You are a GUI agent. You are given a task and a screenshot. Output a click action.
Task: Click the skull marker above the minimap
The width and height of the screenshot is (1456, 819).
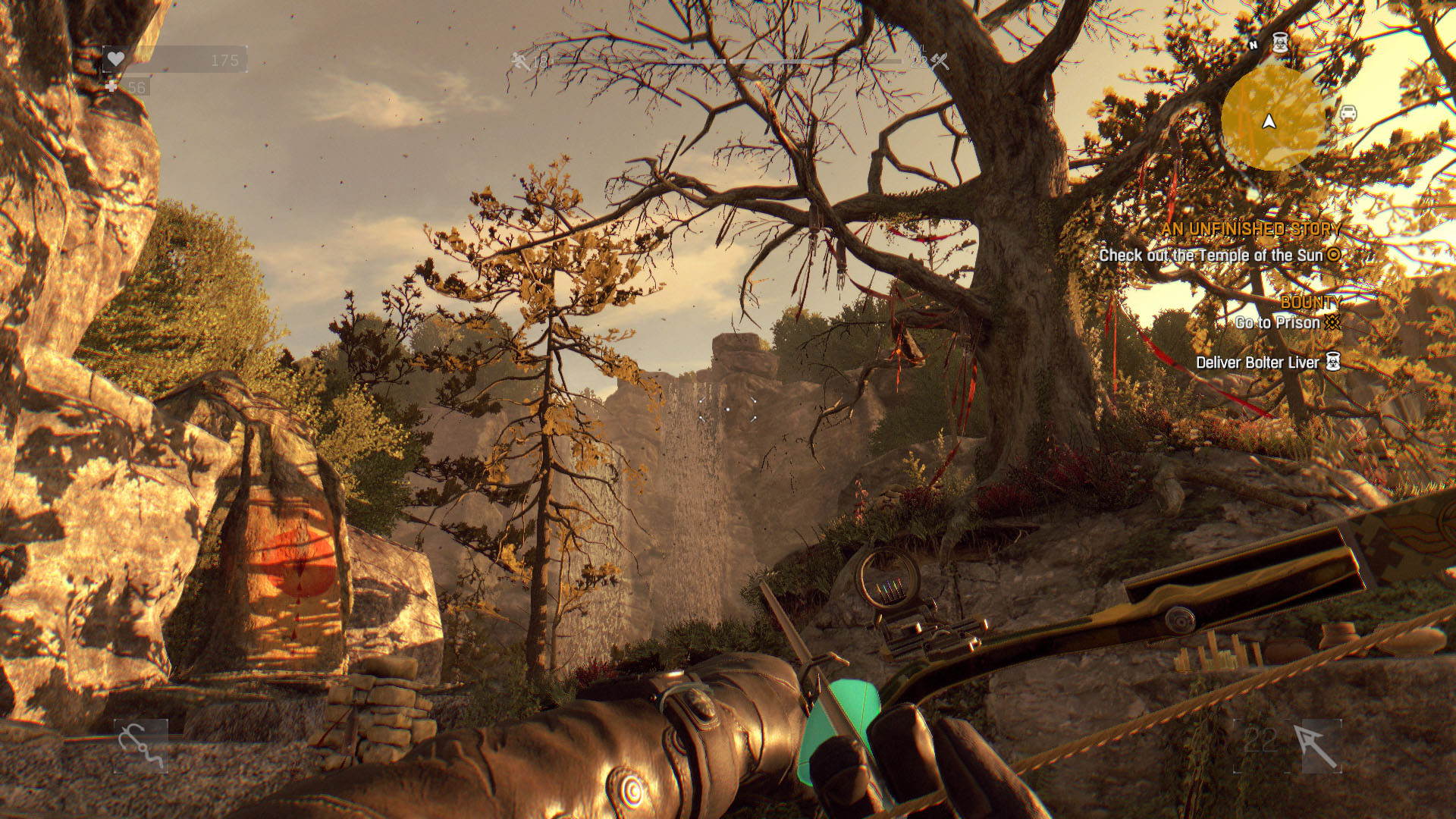point(1280,42)
